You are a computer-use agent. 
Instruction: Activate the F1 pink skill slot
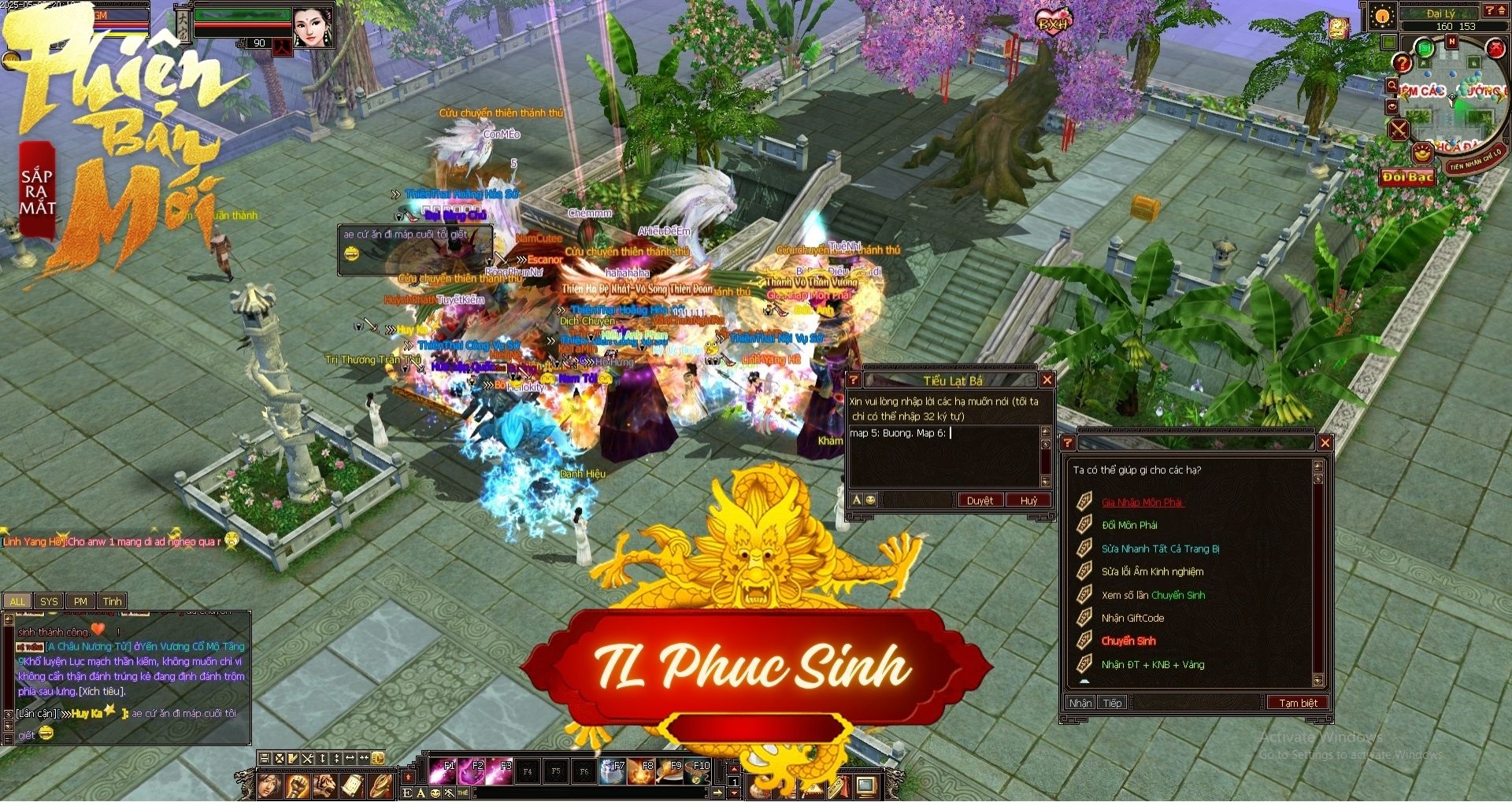(443, 772)
